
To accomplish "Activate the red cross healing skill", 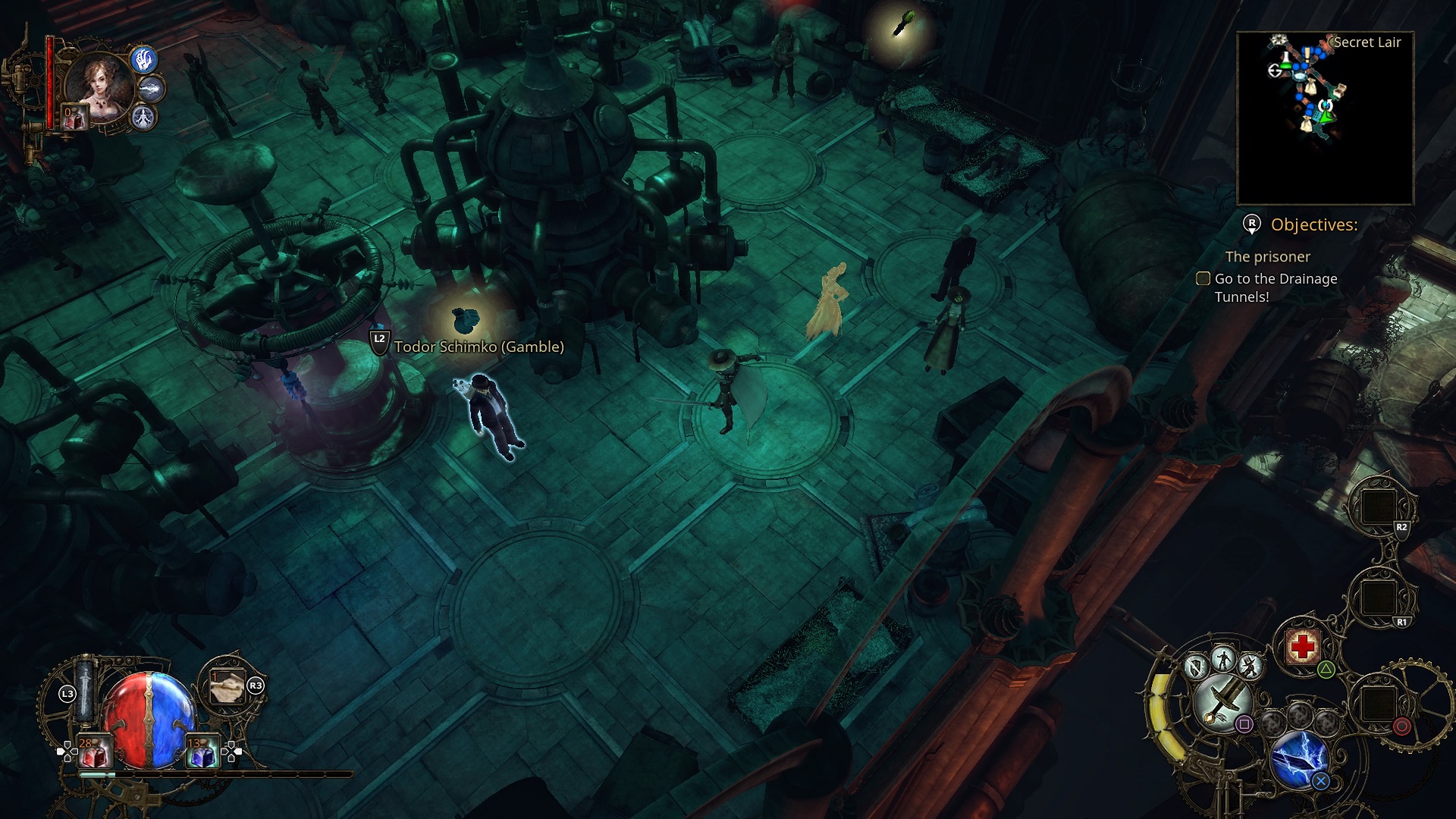I will click(1303, 647).
